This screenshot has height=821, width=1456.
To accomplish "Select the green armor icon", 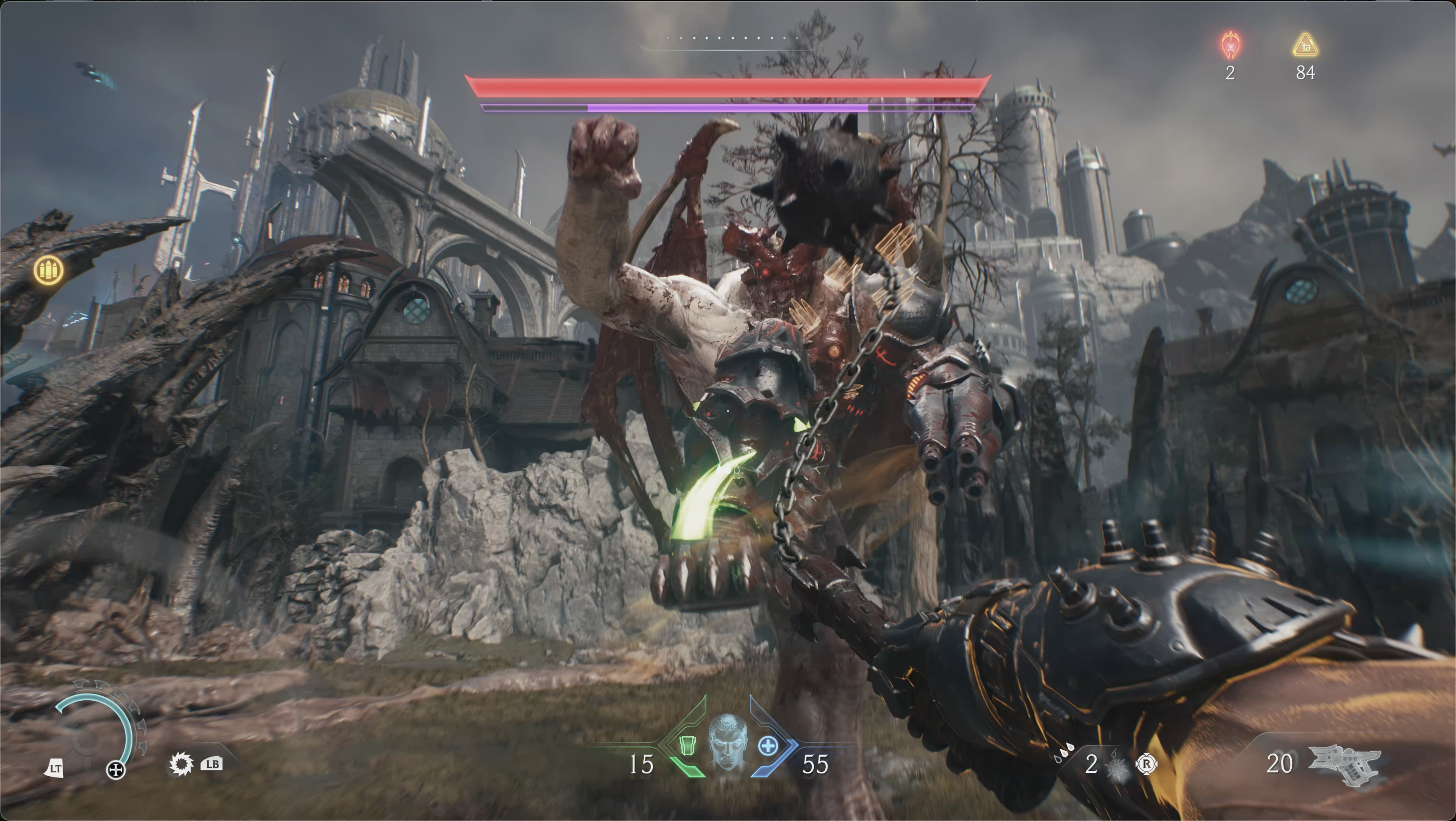I will click(x=686, y=746).
